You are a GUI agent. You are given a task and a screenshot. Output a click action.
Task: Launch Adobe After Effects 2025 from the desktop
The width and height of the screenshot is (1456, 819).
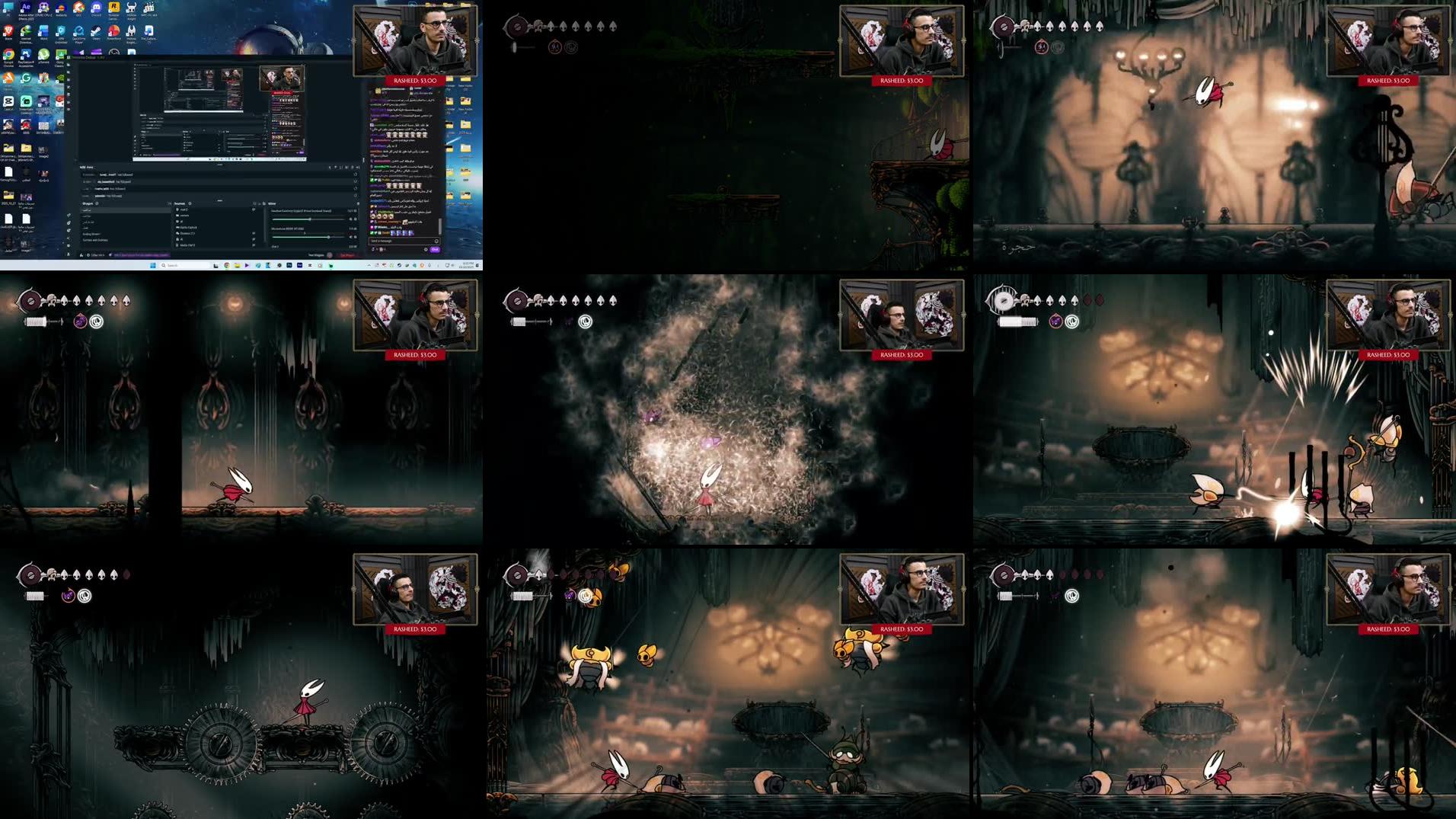click(x=24, y=8)
